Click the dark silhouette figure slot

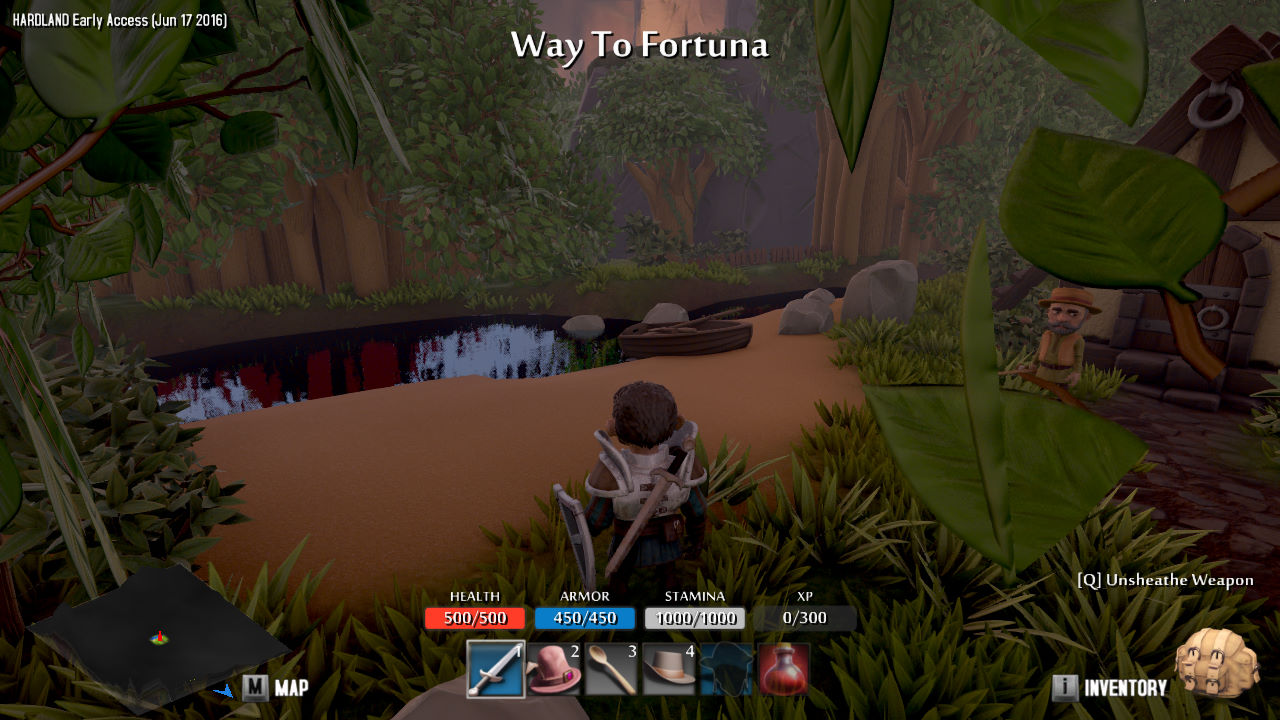coord(726,669)
